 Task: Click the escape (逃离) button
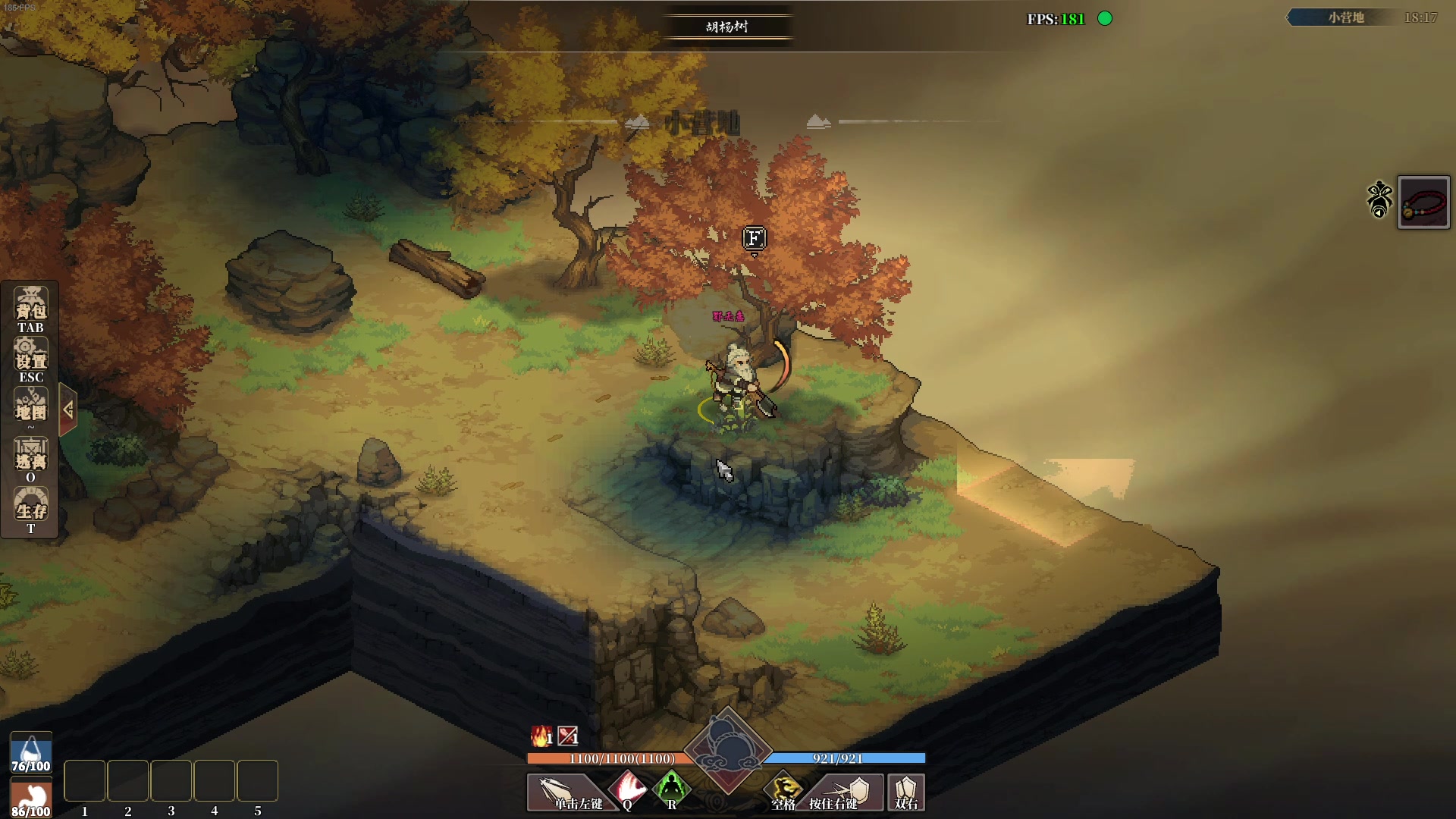[x=30, y=457]
